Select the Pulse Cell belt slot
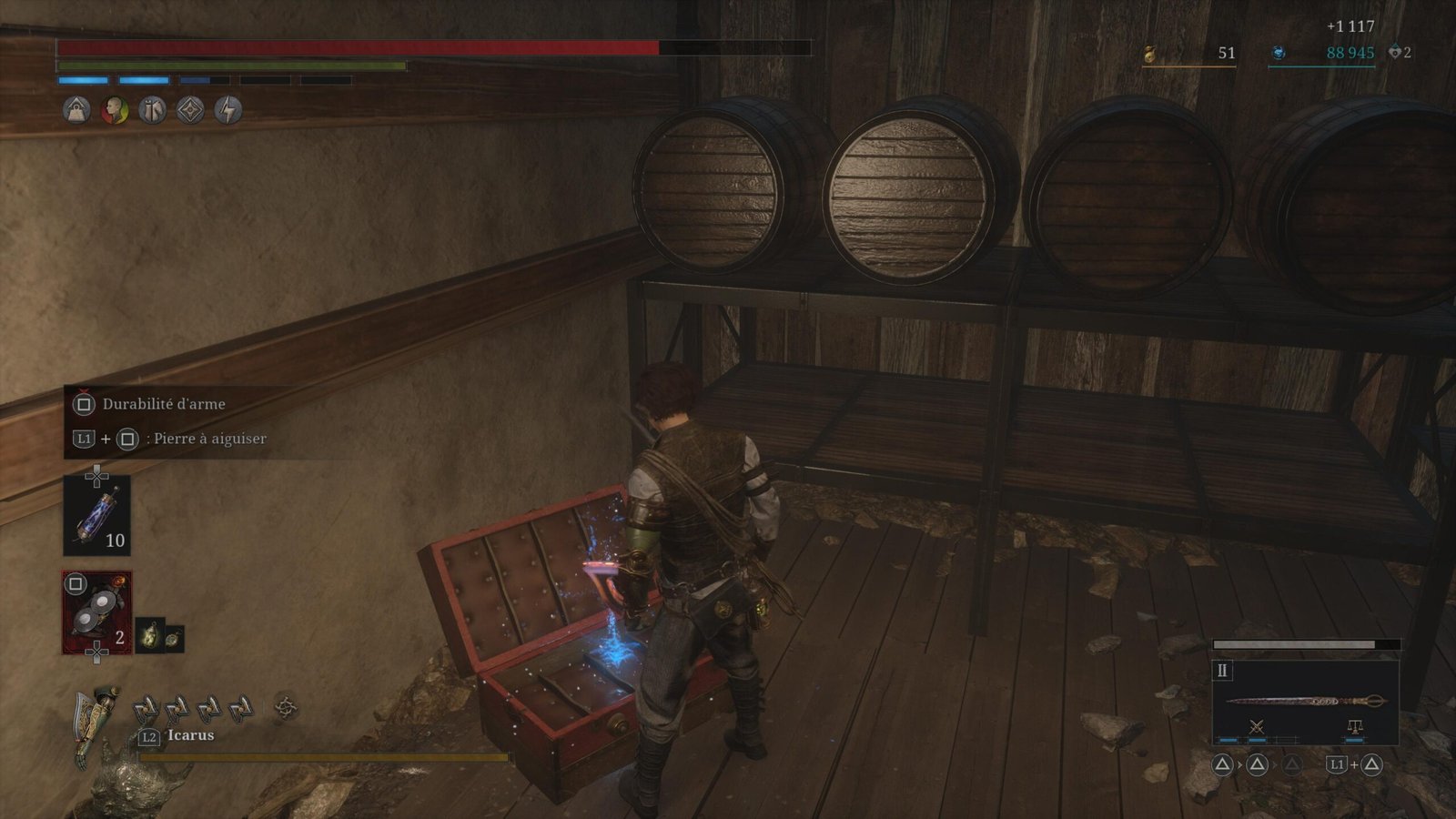 (96, 516)
